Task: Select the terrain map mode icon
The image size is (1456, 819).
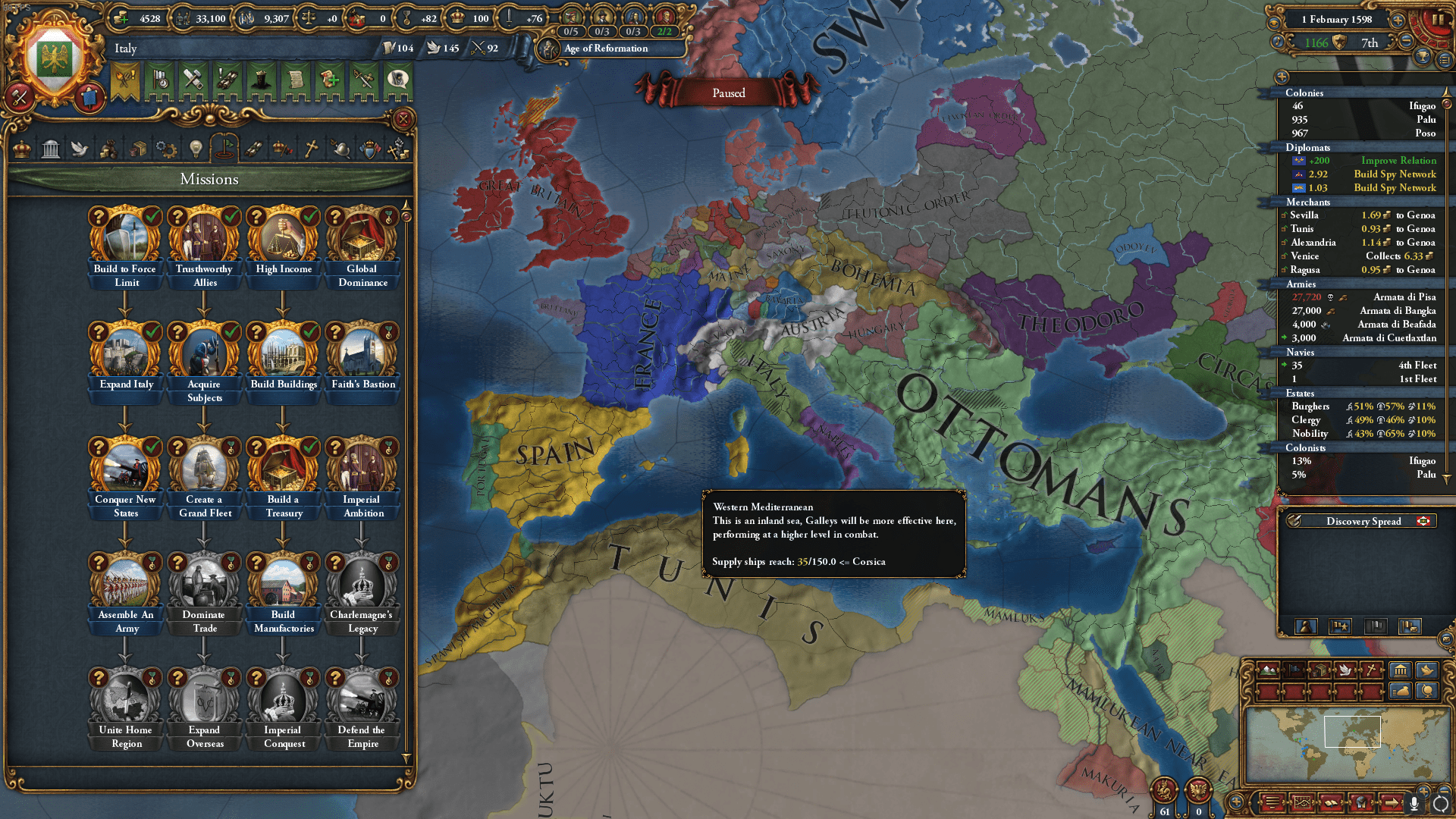Action: (1268, 670)
